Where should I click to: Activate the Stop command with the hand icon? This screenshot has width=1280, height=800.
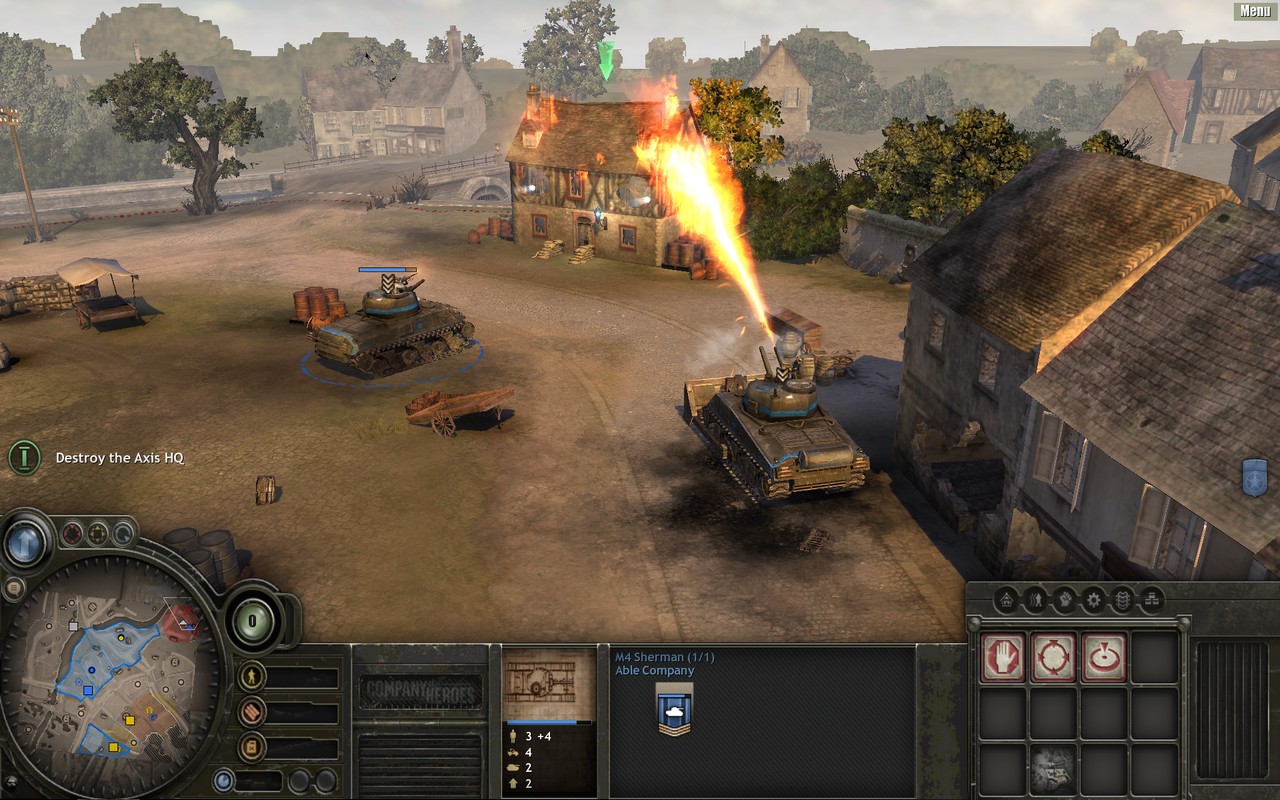1002,657
